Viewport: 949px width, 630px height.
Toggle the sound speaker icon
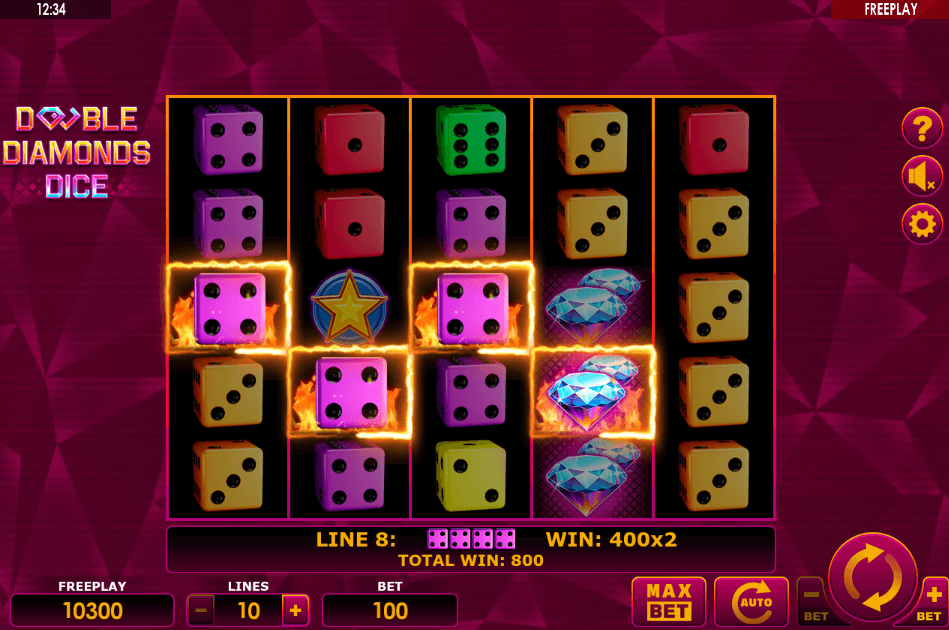click(921, 175)
